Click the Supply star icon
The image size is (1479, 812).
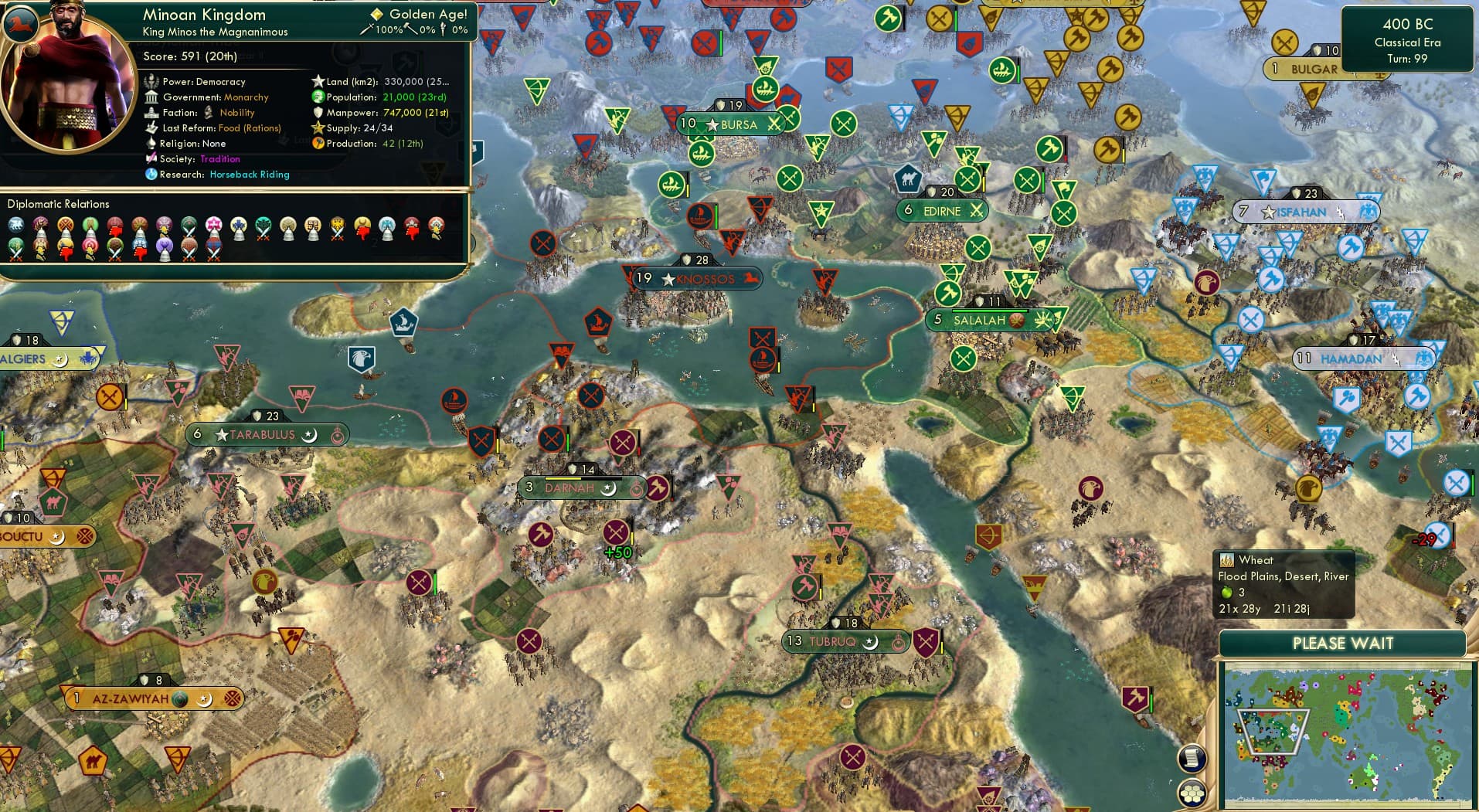pos(317,128)
